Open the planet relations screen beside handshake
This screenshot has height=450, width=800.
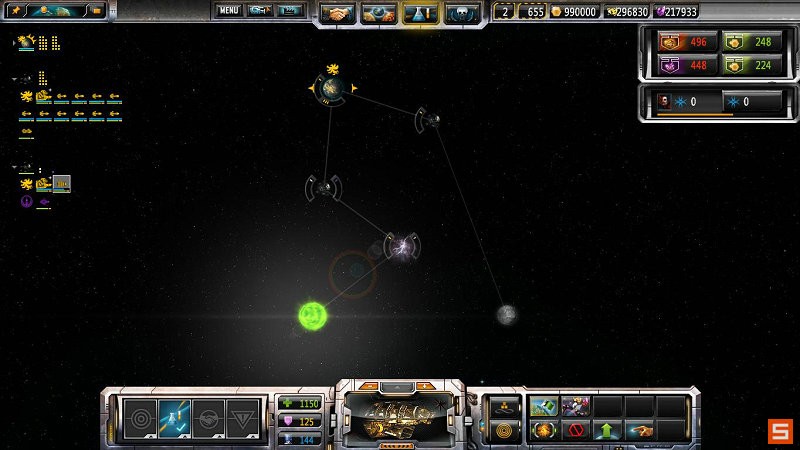pyautogui.click(x=380, y=14)
